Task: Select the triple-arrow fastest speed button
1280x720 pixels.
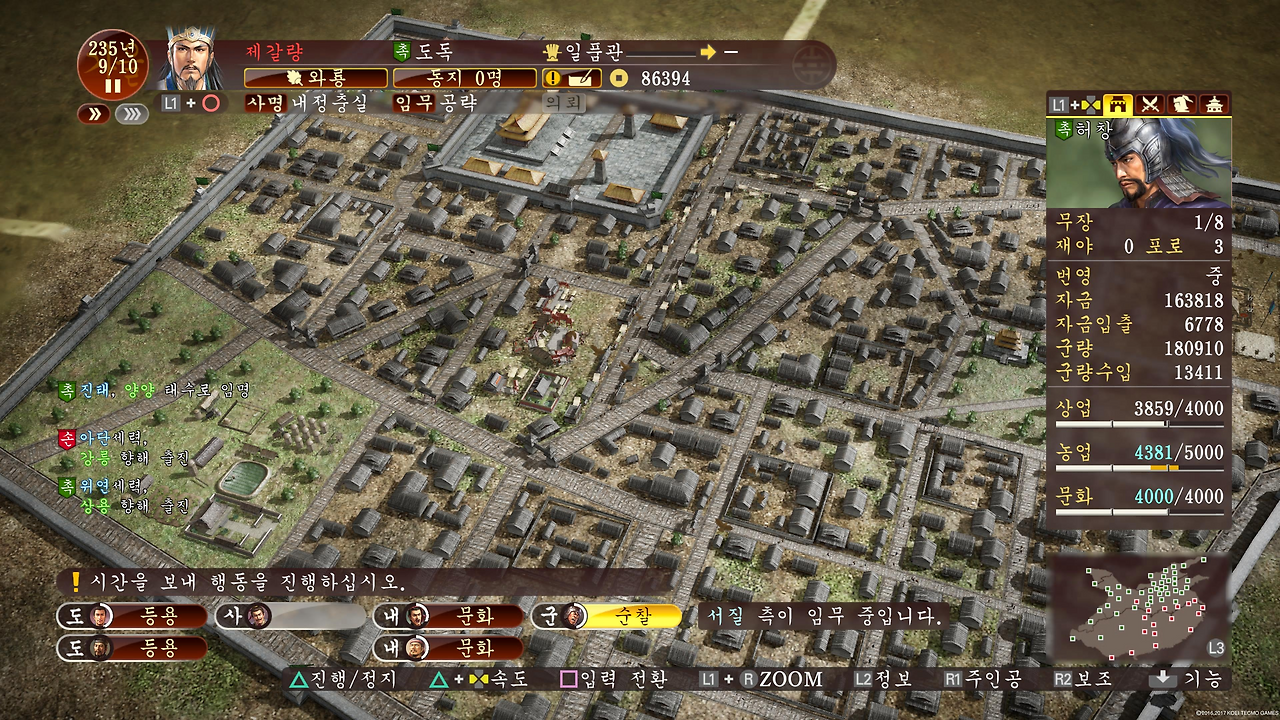Action: click(132, 114)
